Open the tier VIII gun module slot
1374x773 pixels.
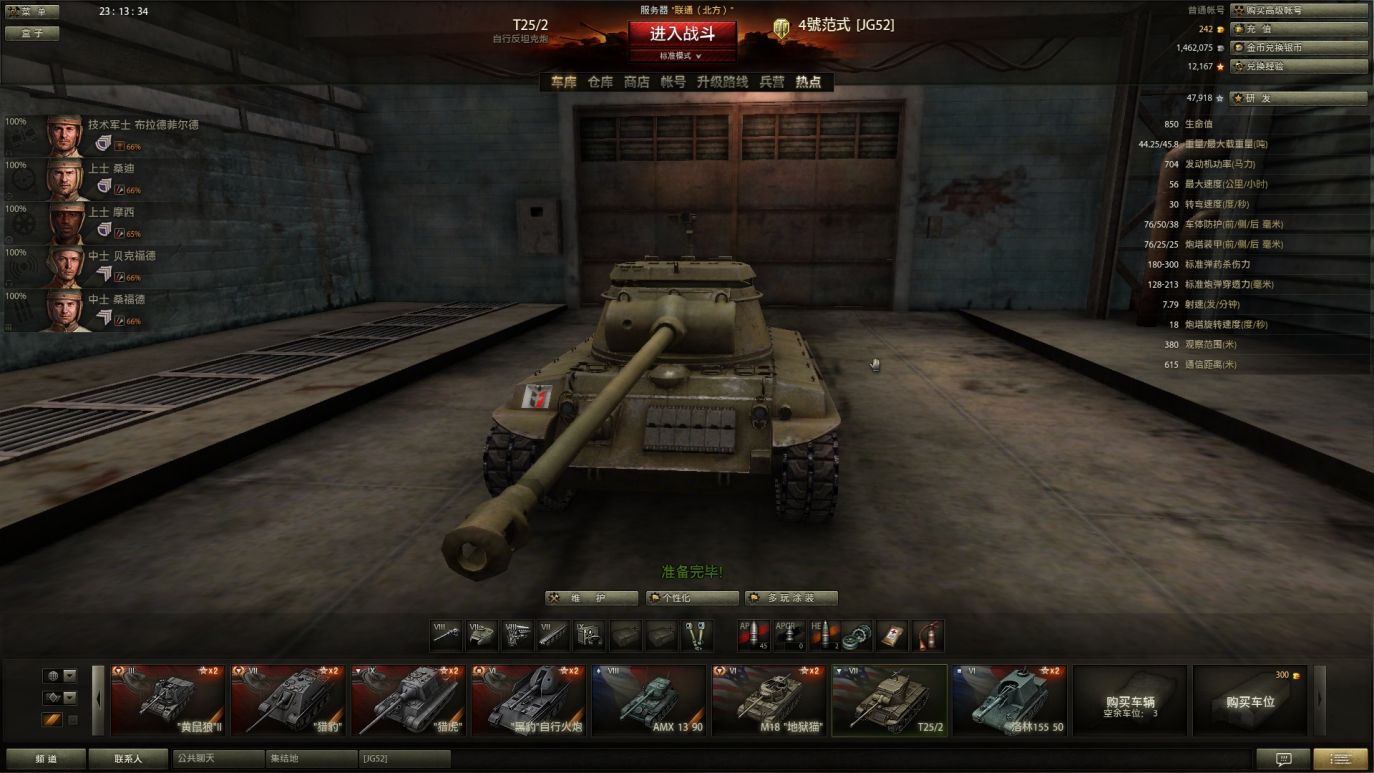tap(444, 636)
